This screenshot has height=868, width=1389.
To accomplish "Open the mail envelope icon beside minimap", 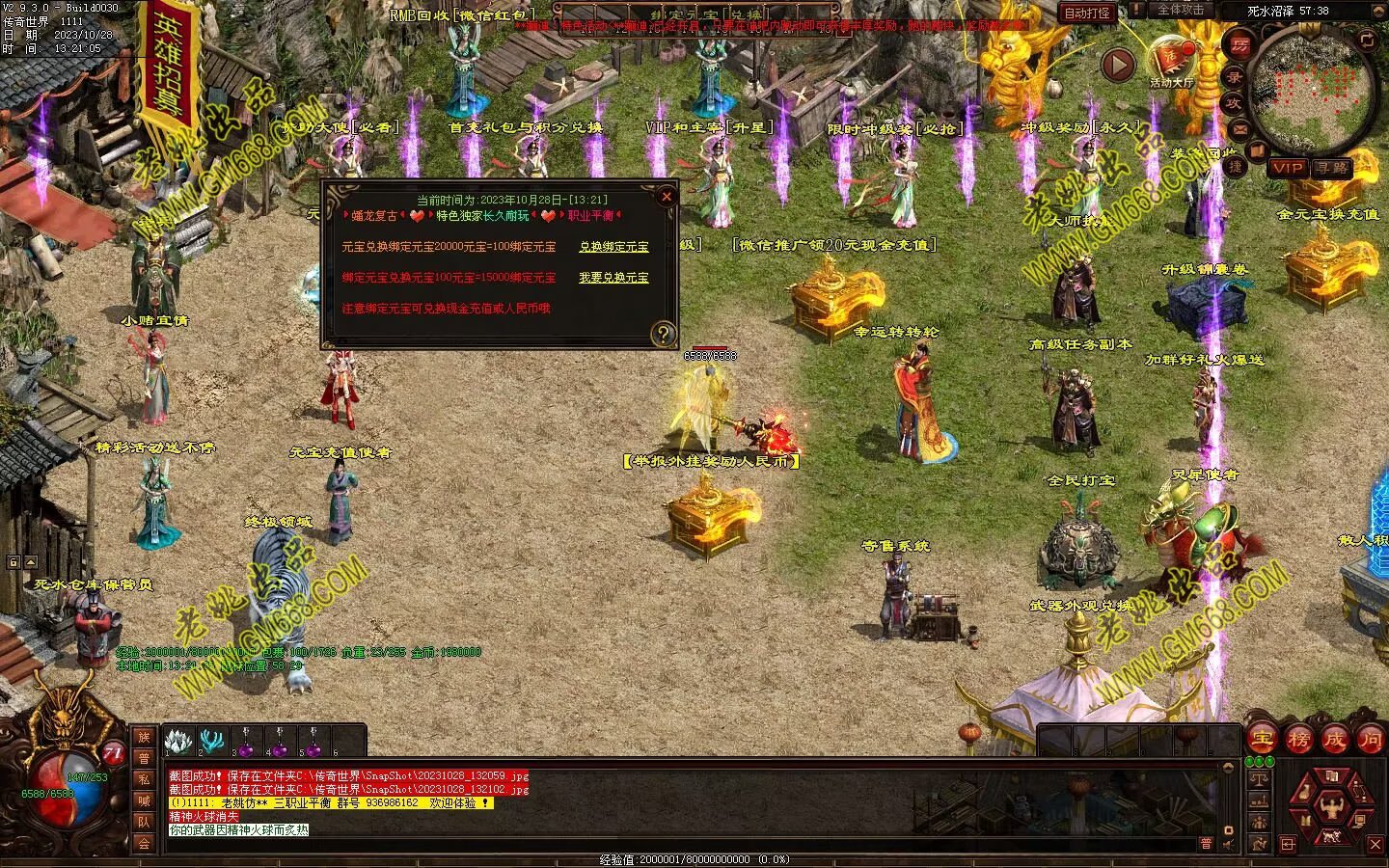I will [x=1239, y=128].
